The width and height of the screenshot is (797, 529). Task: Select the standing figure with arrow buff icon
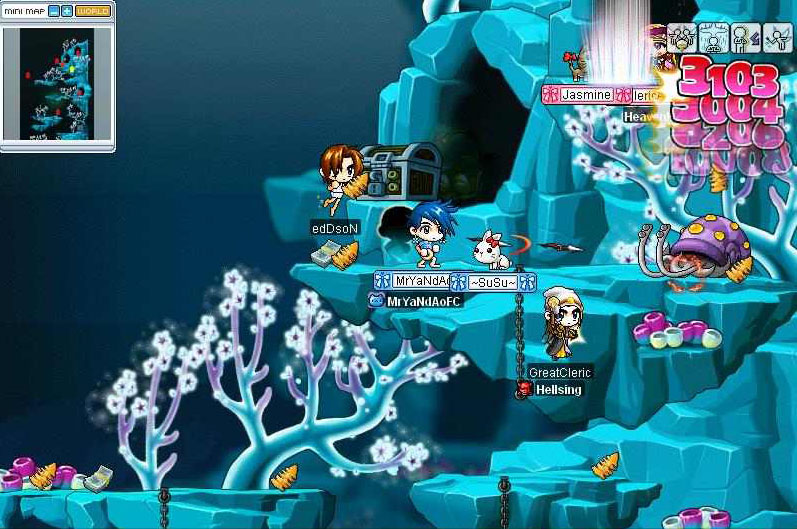point(745,38)
